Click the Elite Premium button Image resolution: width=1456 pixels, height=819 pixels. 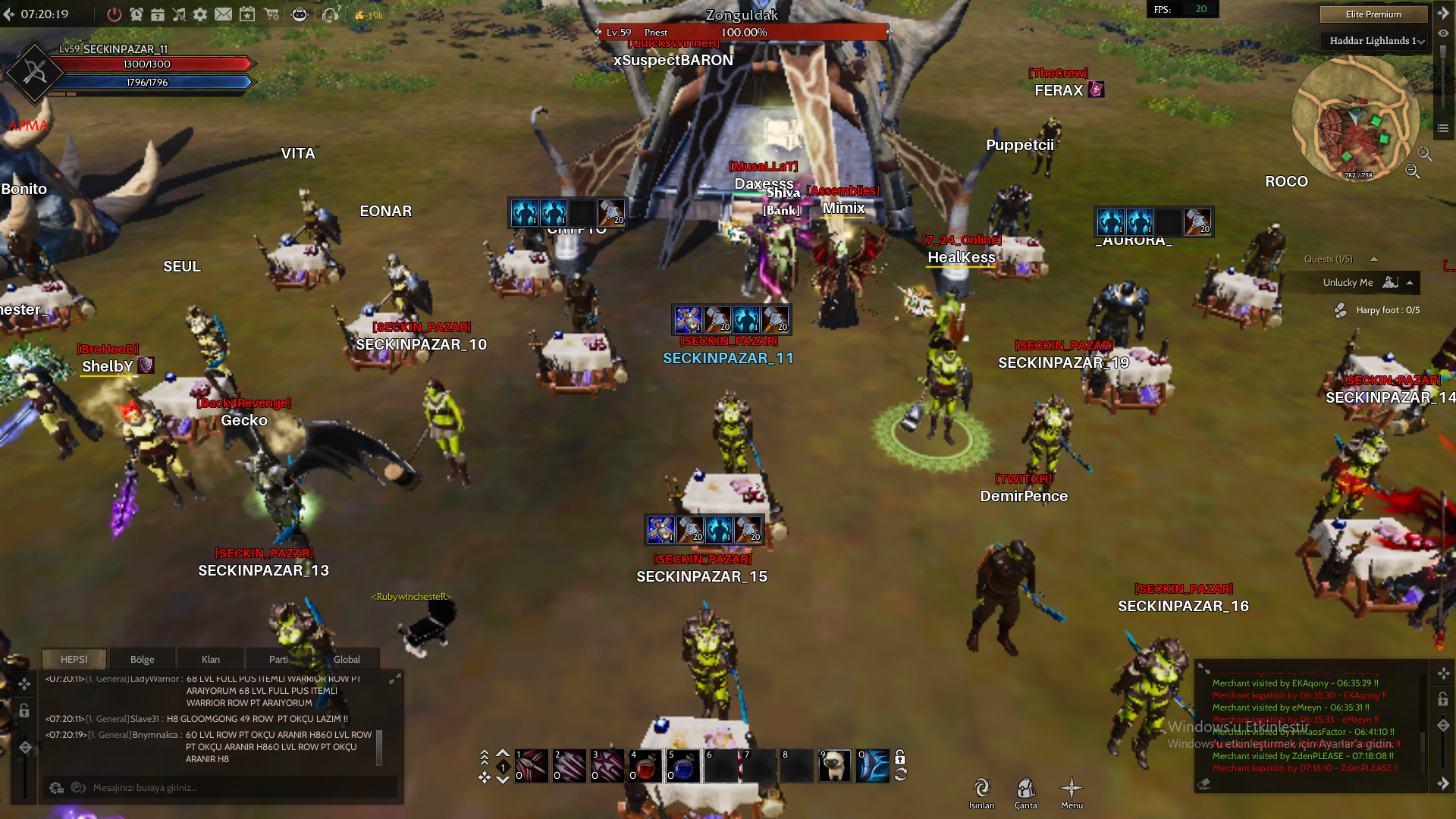click(1373, 14)
